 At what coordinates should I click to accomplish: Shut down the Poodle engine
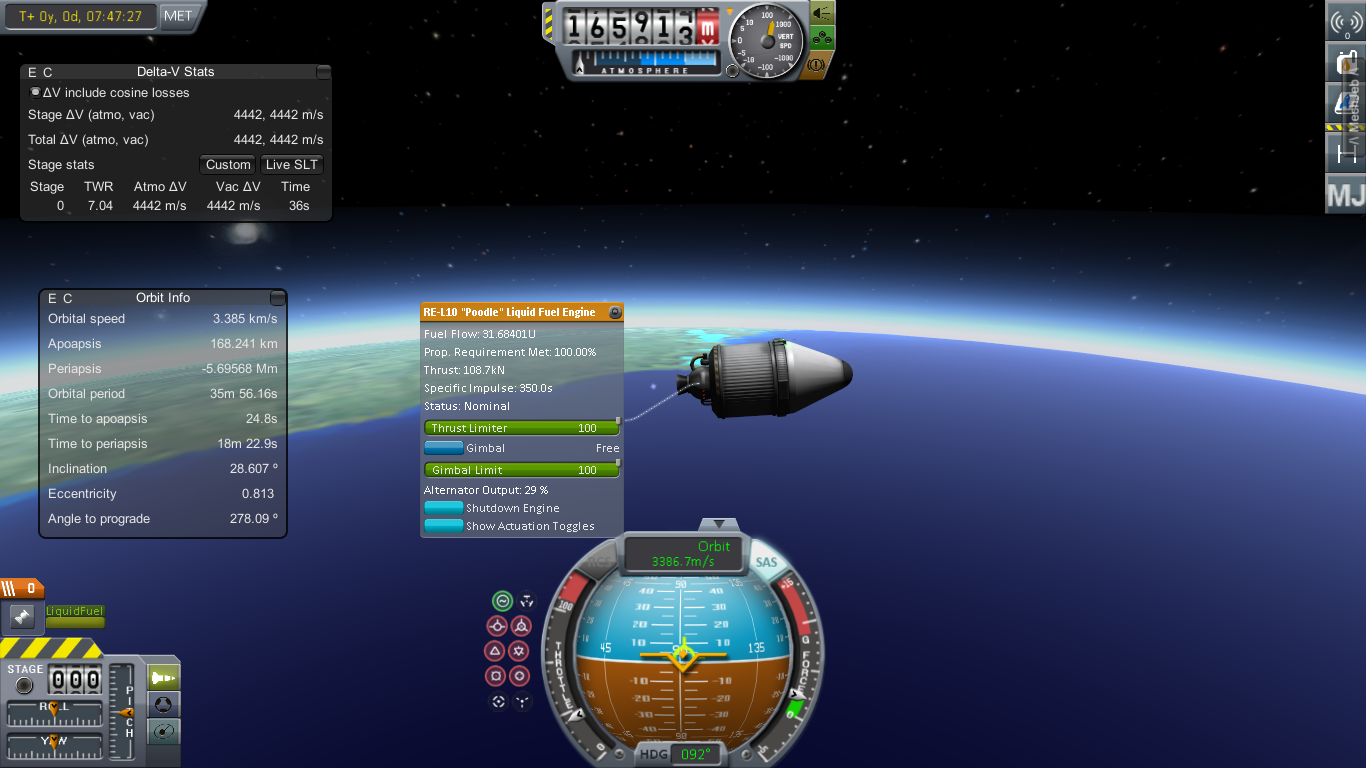pos(444,508)
